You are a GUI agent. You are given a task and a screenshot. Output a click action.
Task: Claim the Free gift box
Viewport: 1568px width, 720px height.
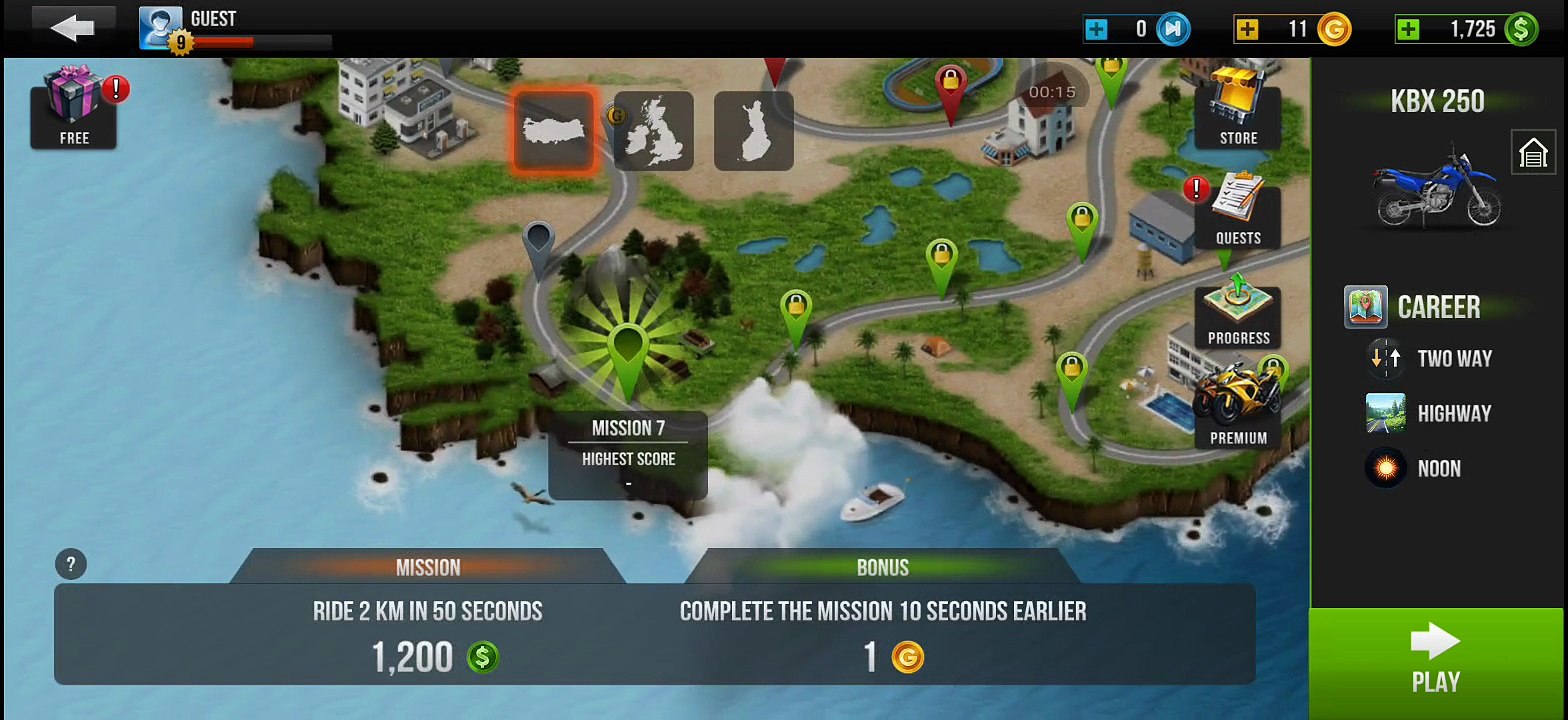pos(74,107)
